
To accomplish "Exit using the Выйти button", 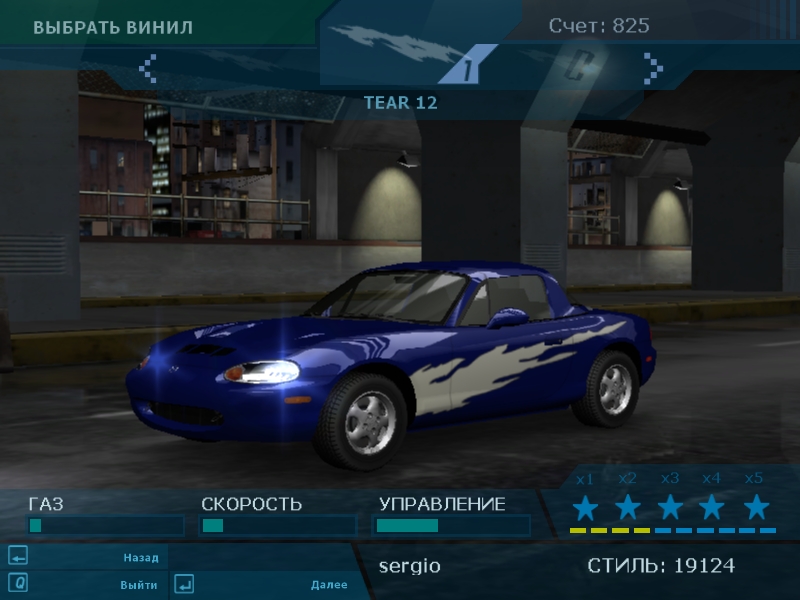I will [140, 584].
